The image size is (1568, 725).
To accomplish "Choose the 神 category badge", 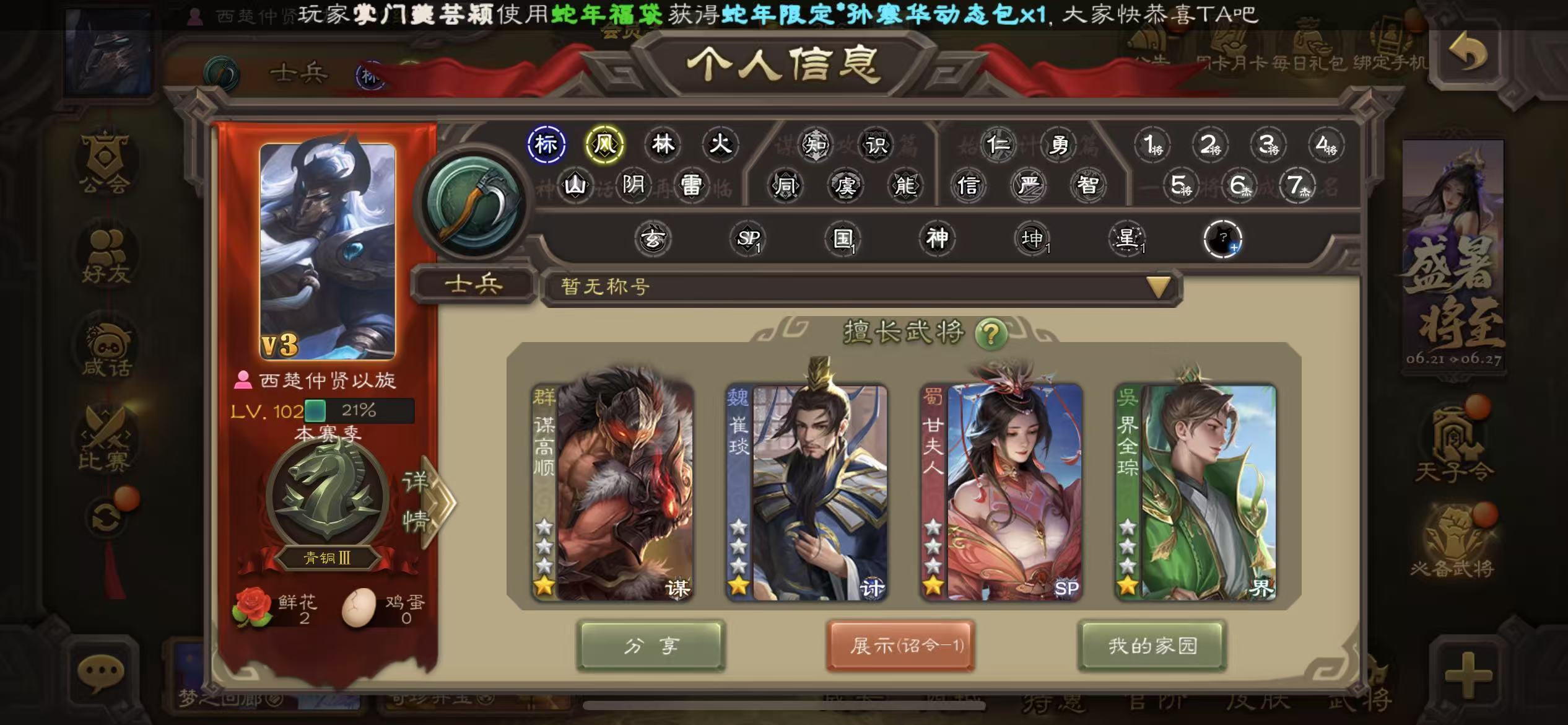I will (x=937, y=238).
